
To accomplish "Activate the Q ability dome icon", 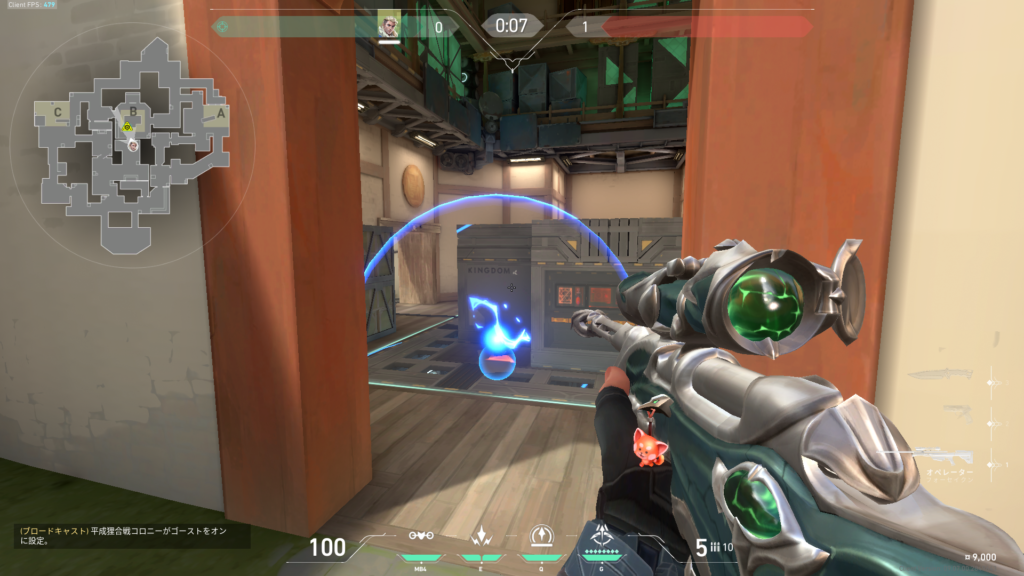I will coord(543,535).
